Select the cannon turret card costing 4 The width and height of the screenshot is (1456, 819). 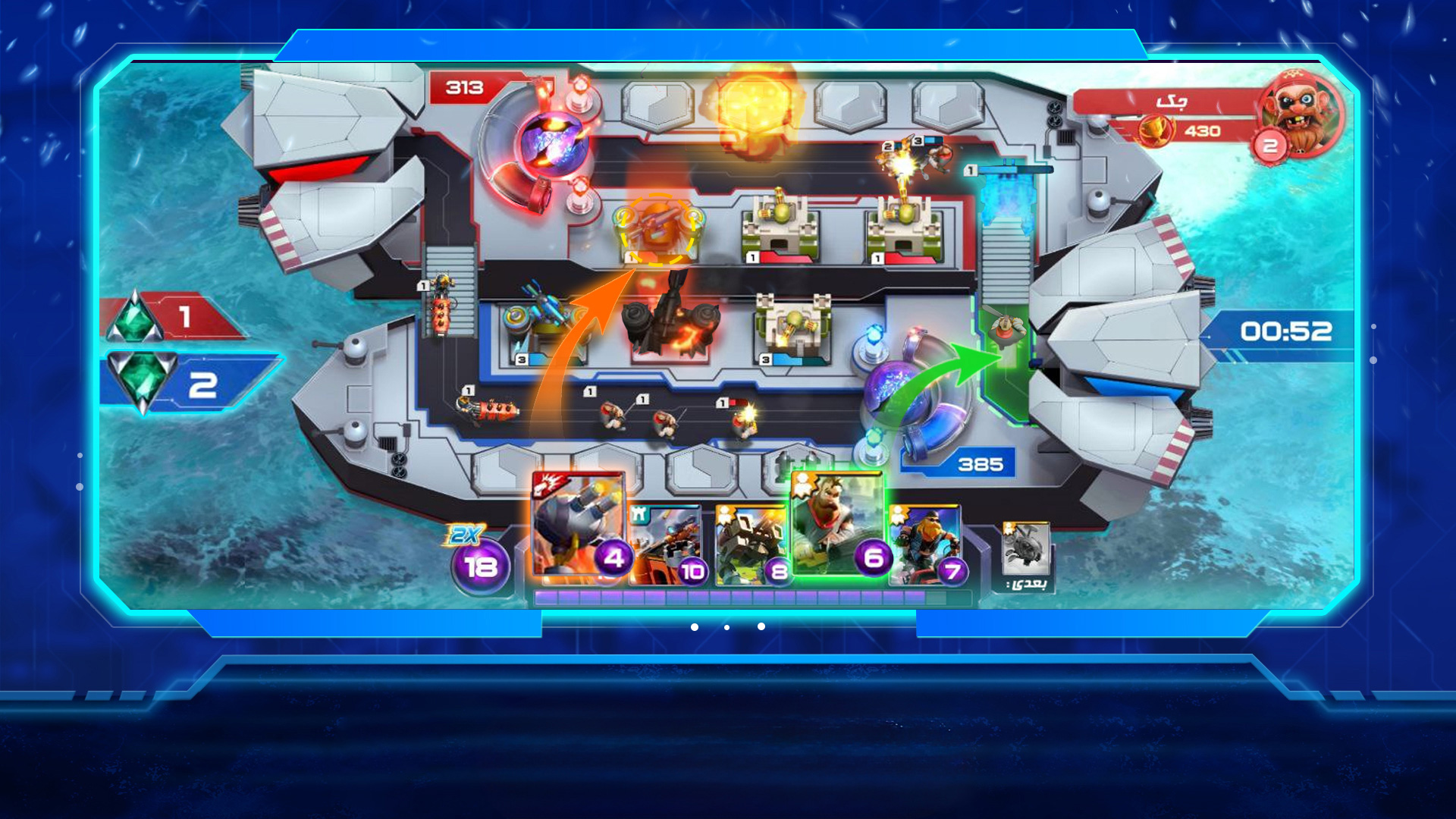coord(578,525)
